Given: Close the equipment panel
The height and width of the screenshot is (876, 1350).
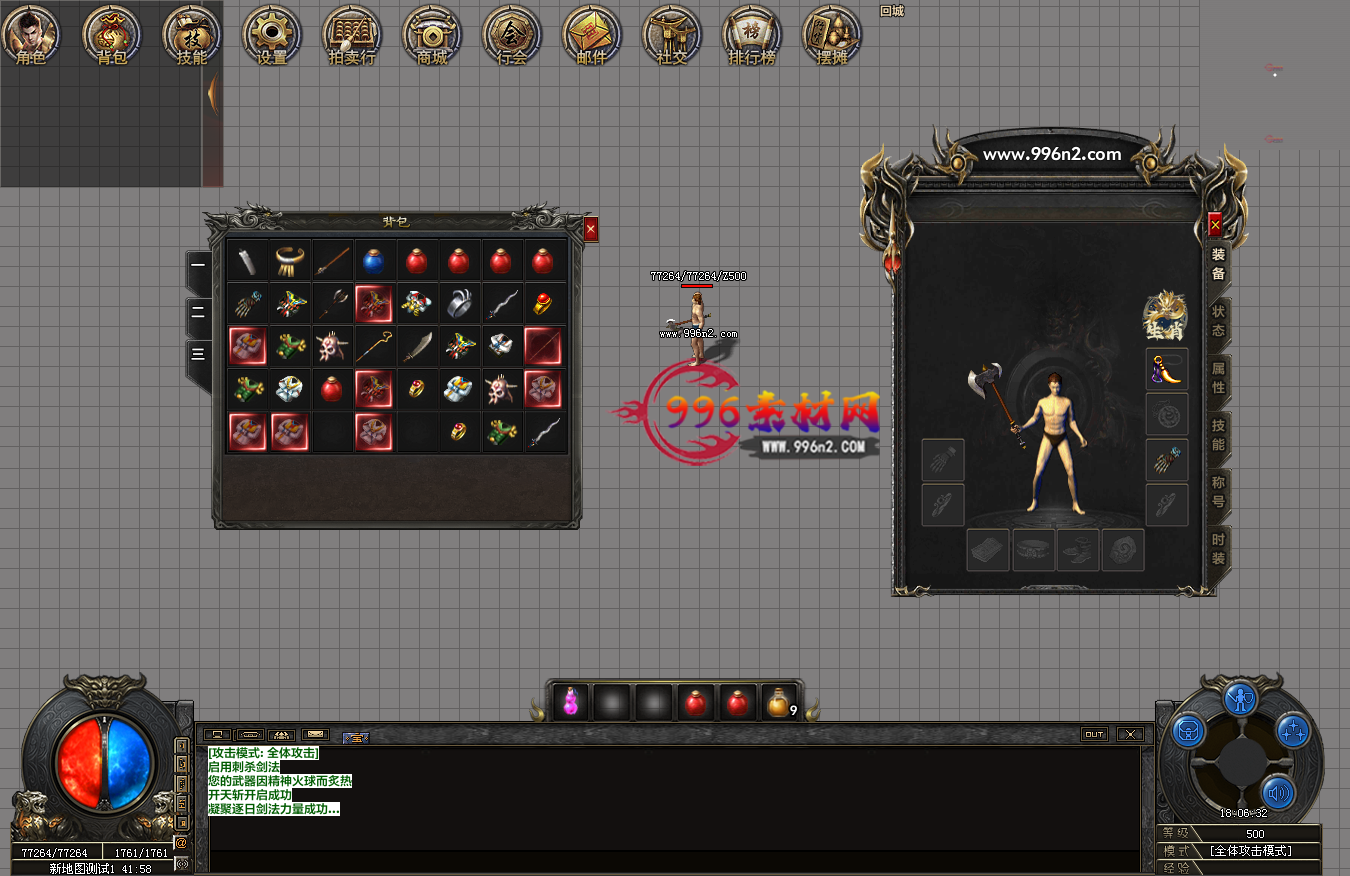Looking at the screenshot, I should (1215, 226).
